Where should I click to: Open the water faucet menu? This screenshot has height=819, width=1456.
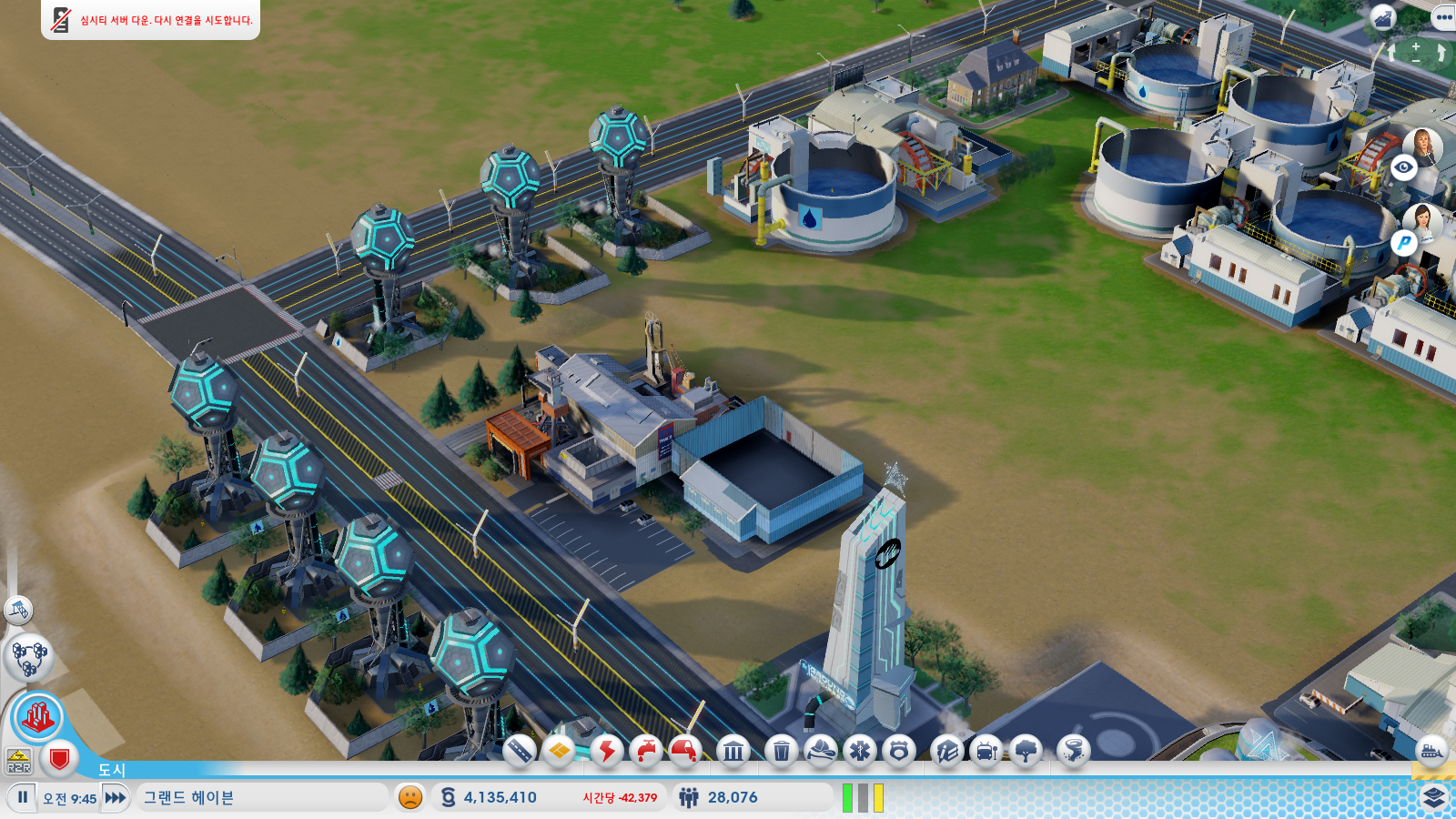[646, 751]
